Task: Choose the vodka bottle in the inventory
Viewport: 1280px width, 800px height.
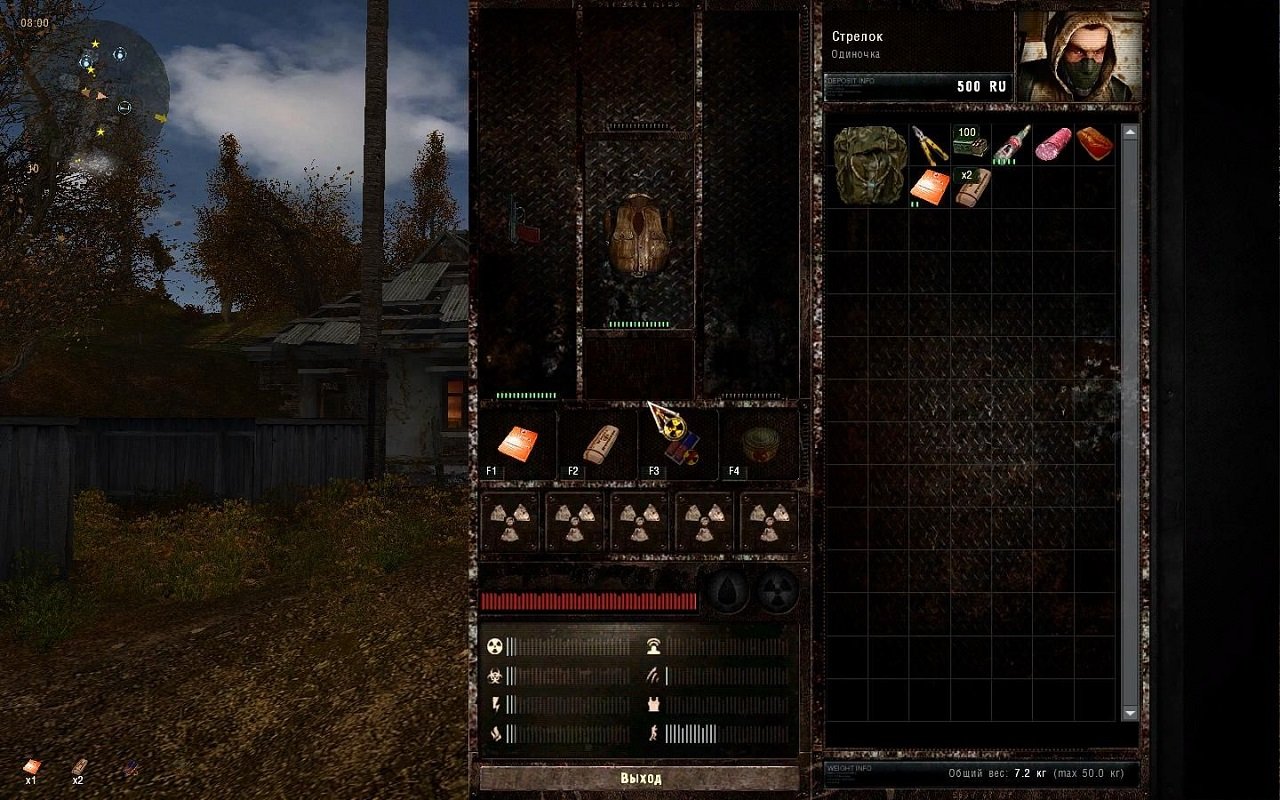Action: click(x=1011, y=143)
